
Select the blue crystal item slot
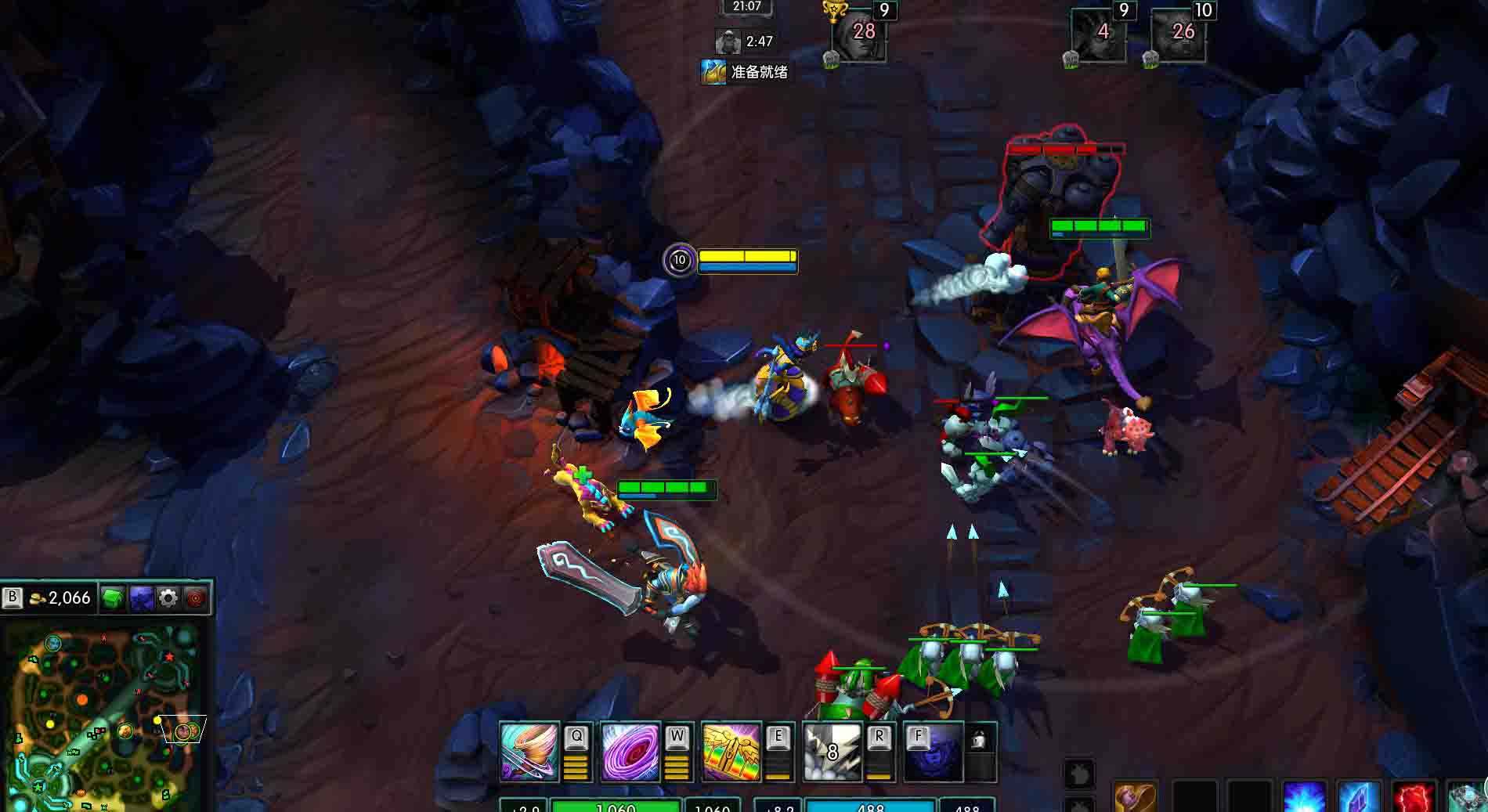point(1360,797)
